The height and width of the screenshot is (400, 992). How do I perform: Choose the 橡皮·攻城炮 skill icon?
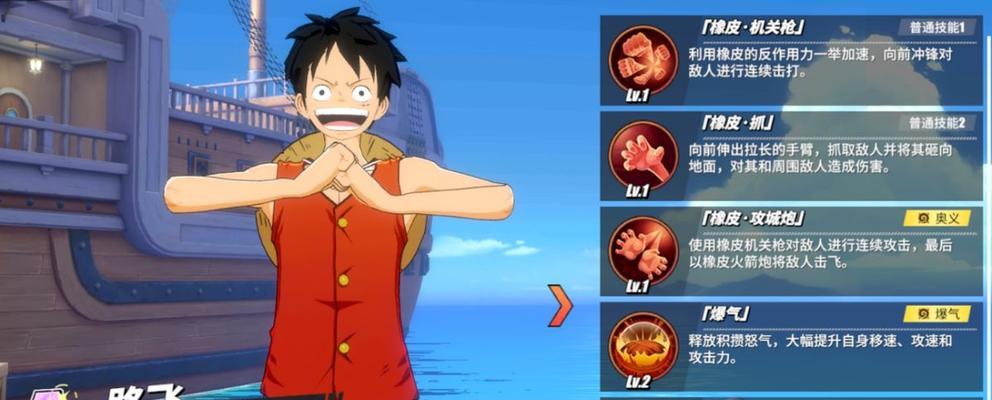click(643, 248)
